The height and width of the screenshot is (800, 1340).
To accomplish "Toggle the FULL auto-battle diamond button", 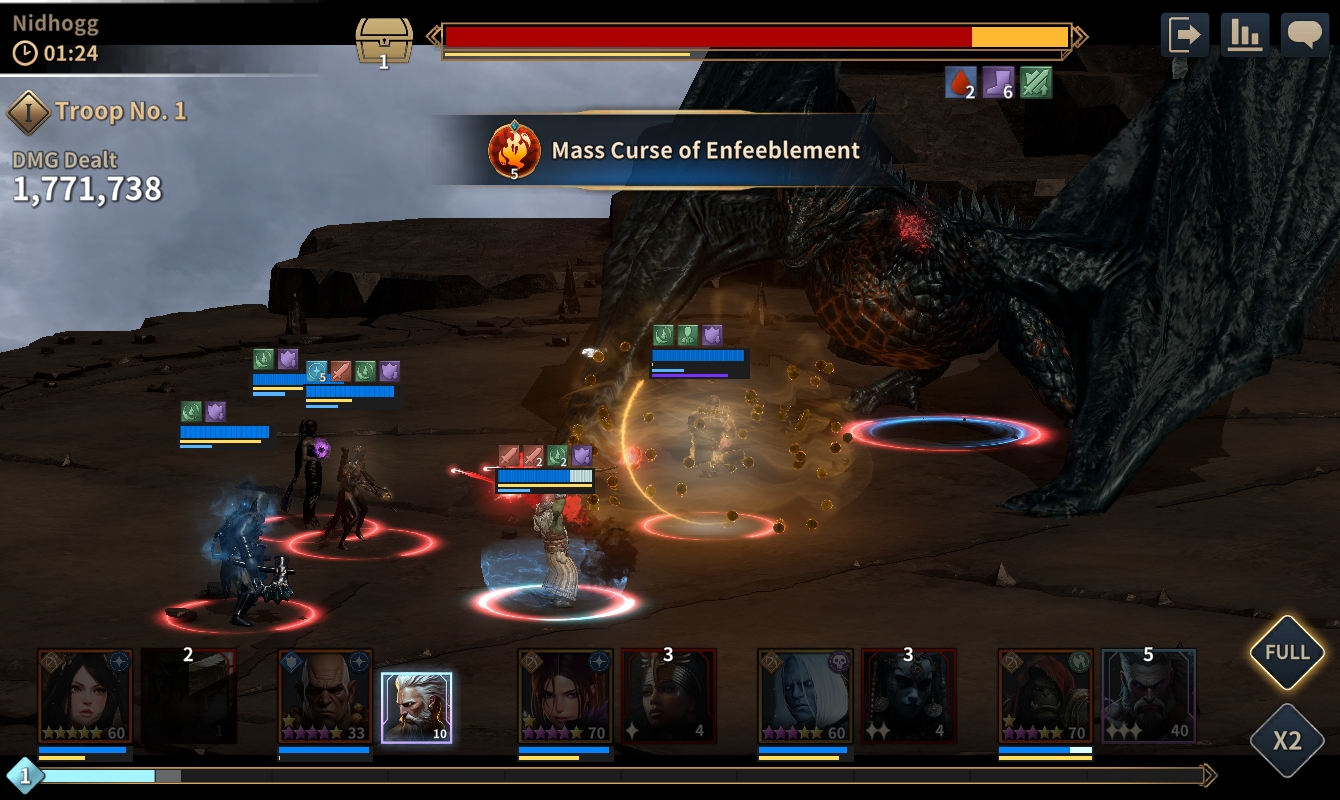I will [1287, 653].
